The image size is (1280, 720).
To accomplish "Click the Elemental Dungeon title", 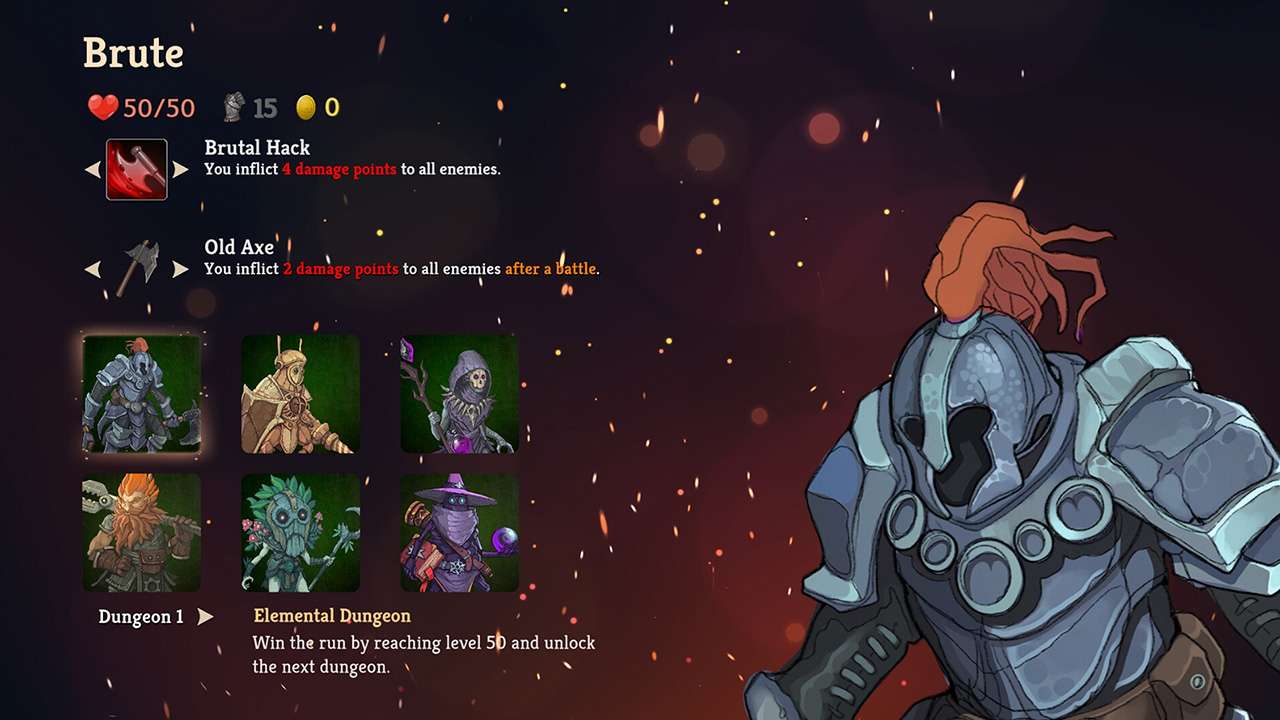I will pyautogui.click(x=330, y=615).
